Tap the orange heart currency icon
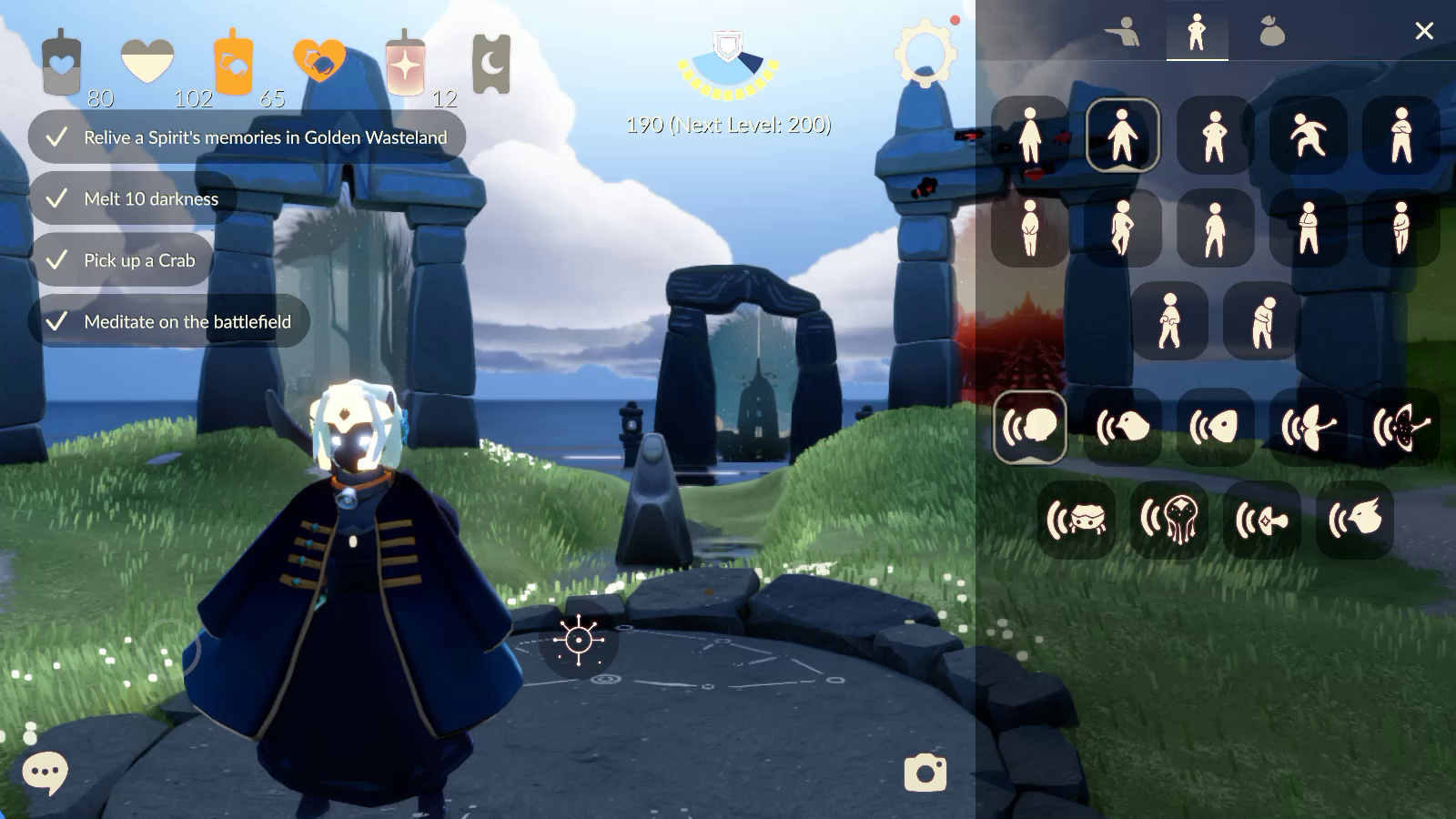The image size is (1456, 819). point(318,61)
